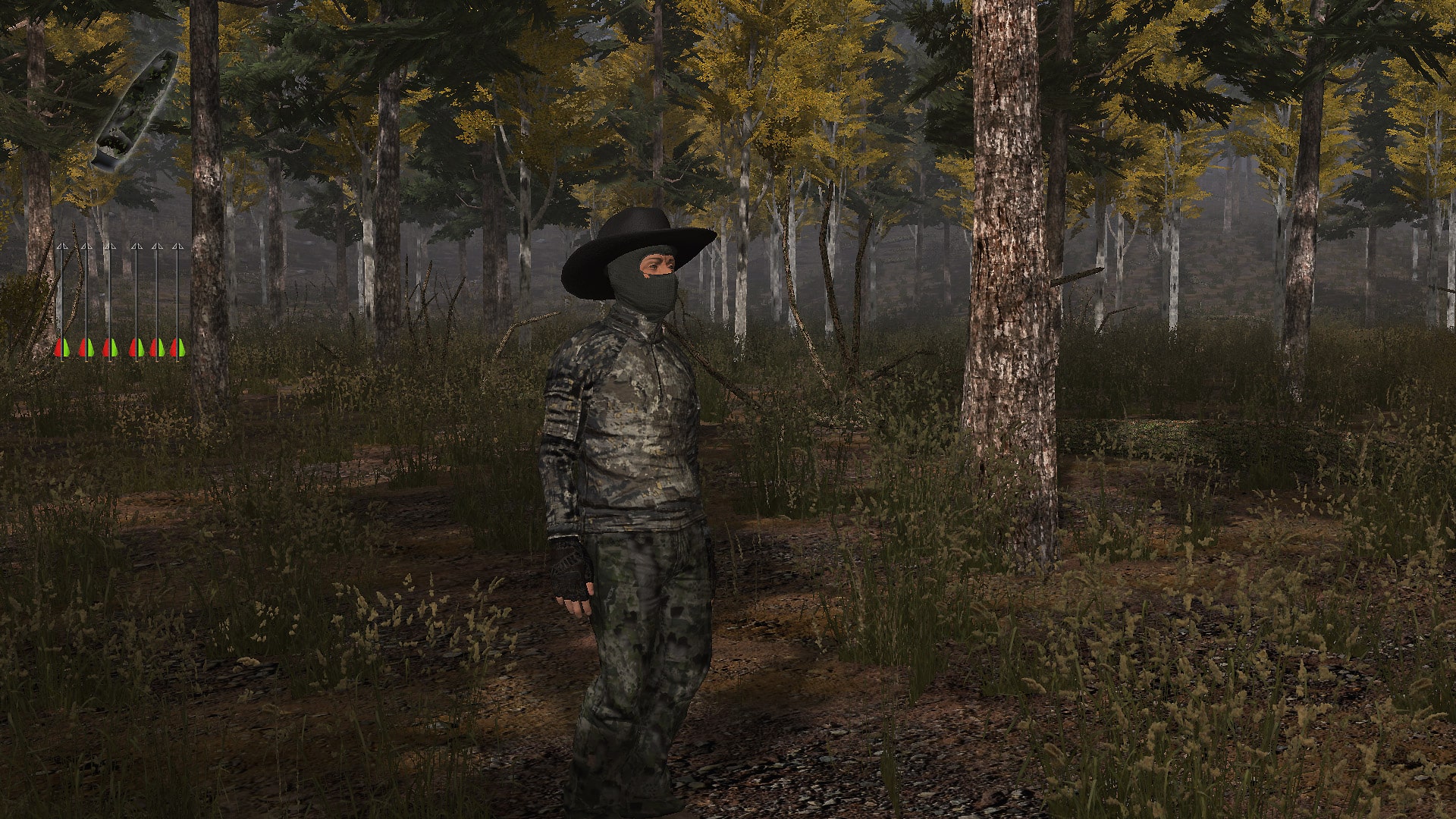Click the green fletching on the last arrow
Screen dimensions: 1456x819
tap(181, 348)
